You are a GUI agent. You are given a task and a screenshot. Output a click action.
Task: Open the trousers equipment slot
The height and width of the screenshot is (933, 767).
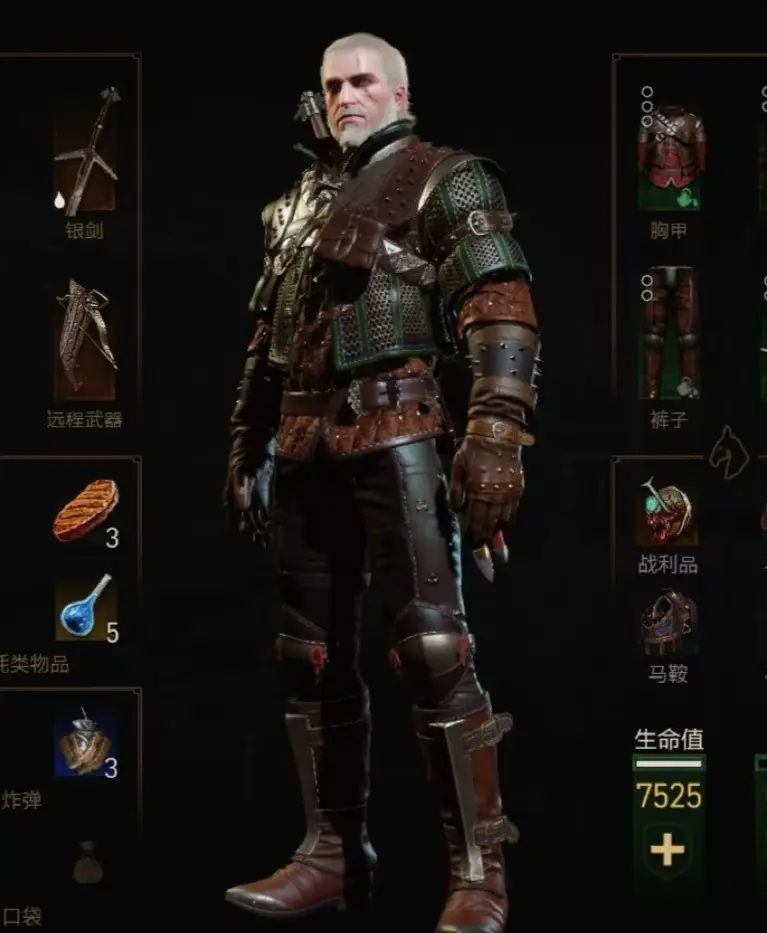point(670,335)
